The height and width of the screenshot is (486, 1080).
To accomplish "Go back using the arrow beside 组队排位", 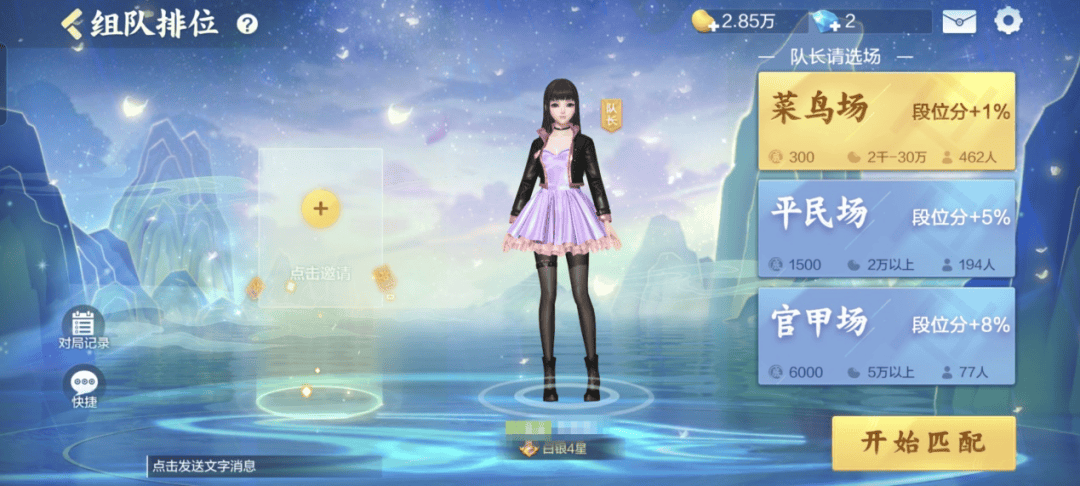I will (x=72, y=23).
